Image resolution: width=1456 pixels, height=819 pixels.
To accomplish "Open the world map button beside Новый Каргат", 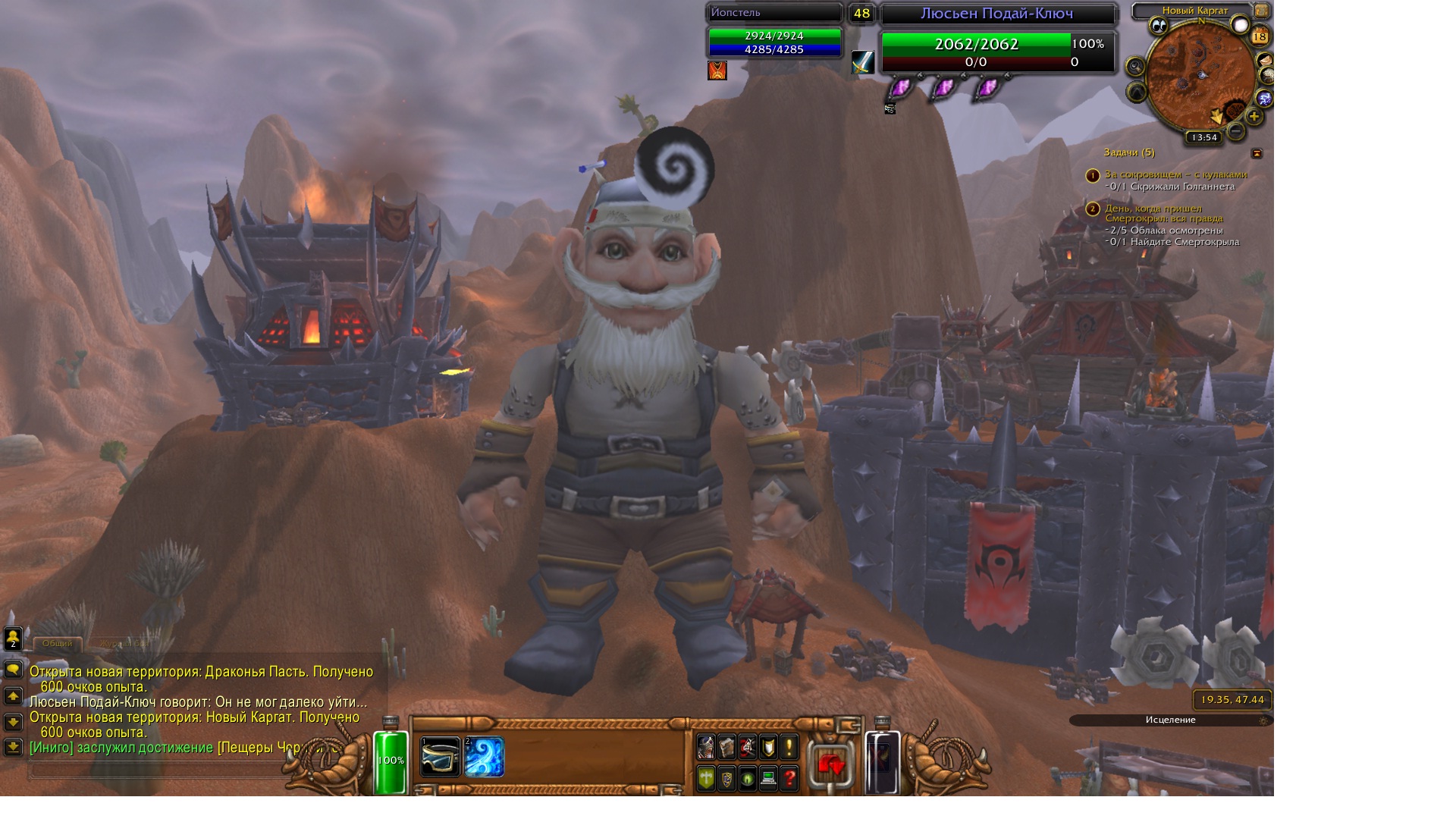I will click(x=1261, y=11).
